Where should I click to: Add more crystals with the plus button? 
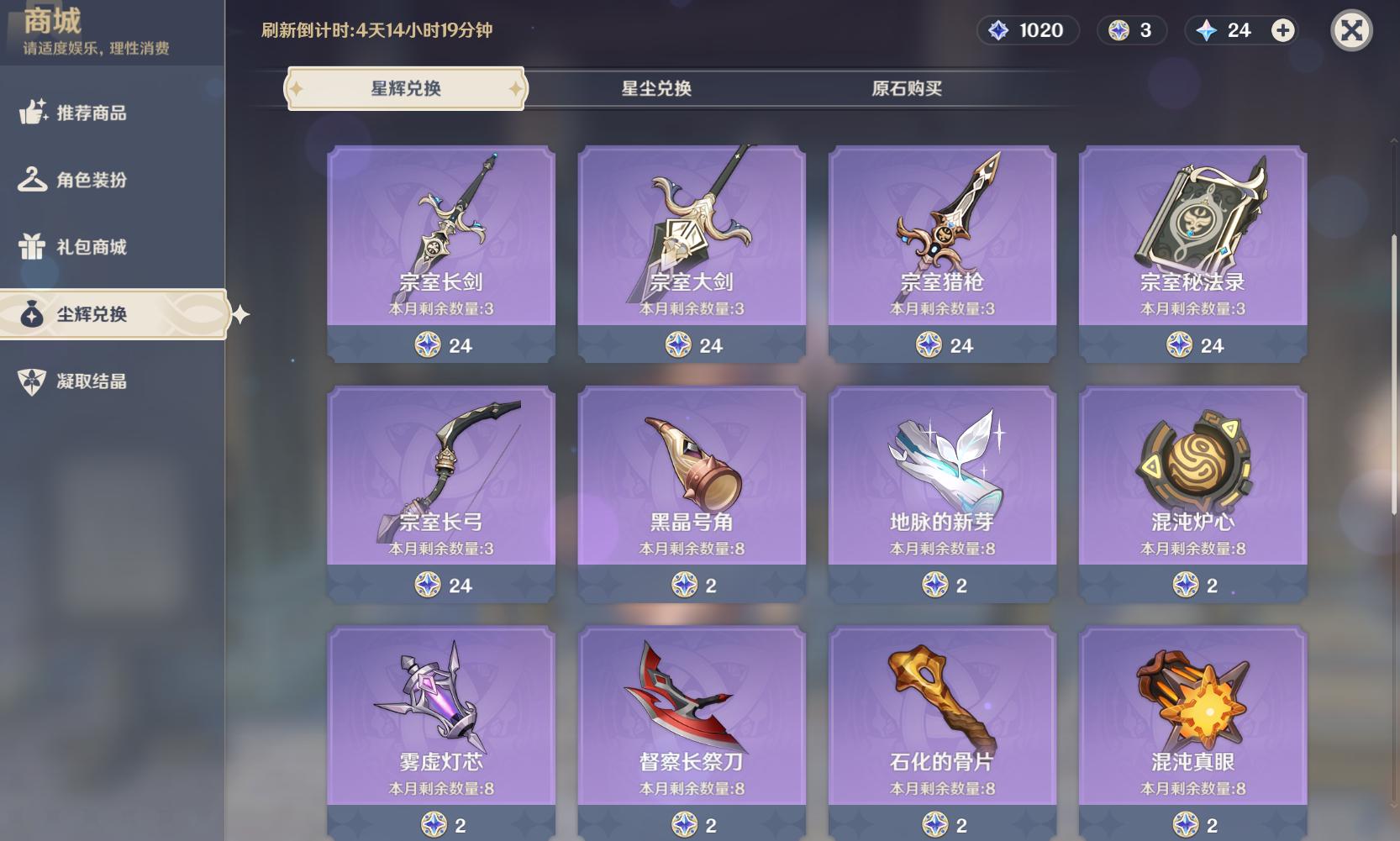point(1282,31)
